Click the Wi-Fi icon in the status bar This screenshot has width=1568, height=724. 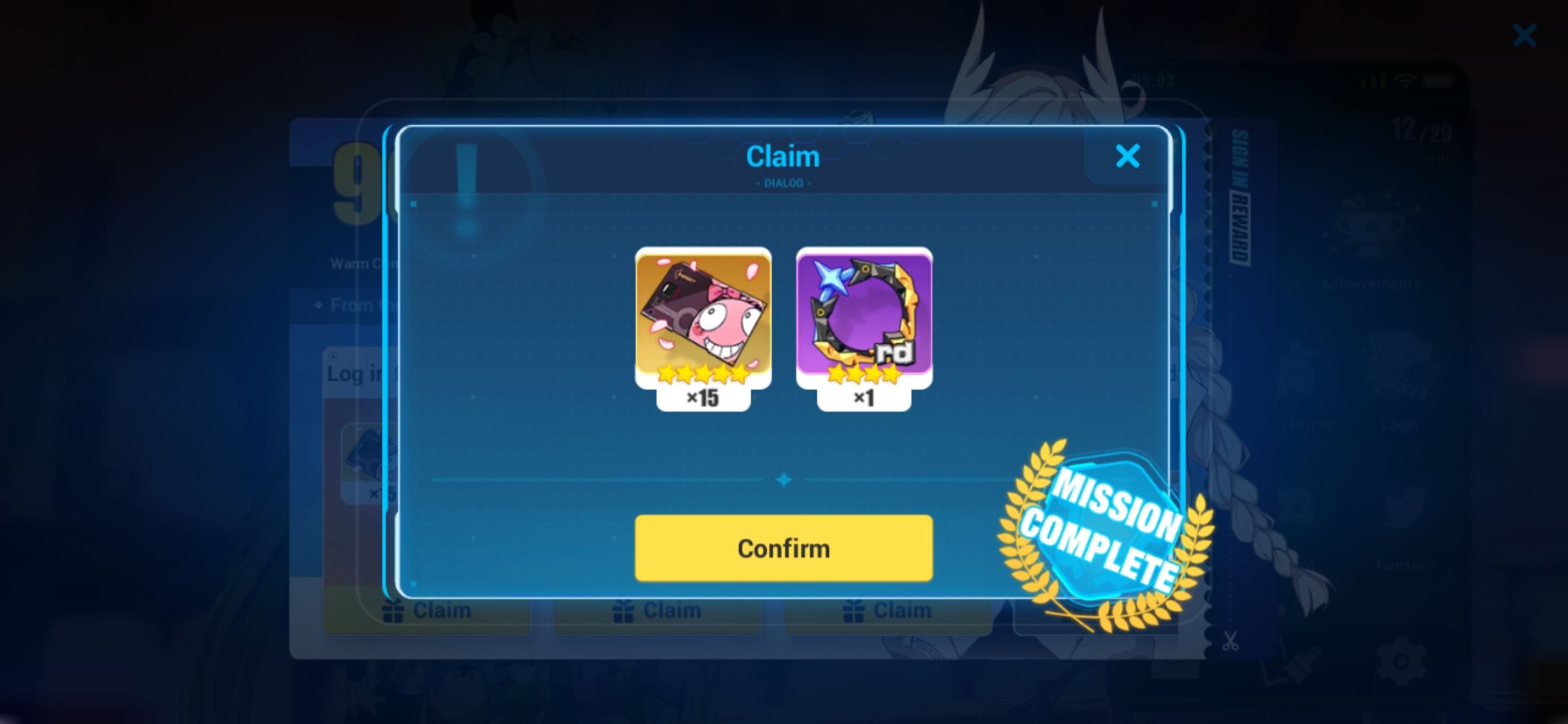(x=1405, y=82)
